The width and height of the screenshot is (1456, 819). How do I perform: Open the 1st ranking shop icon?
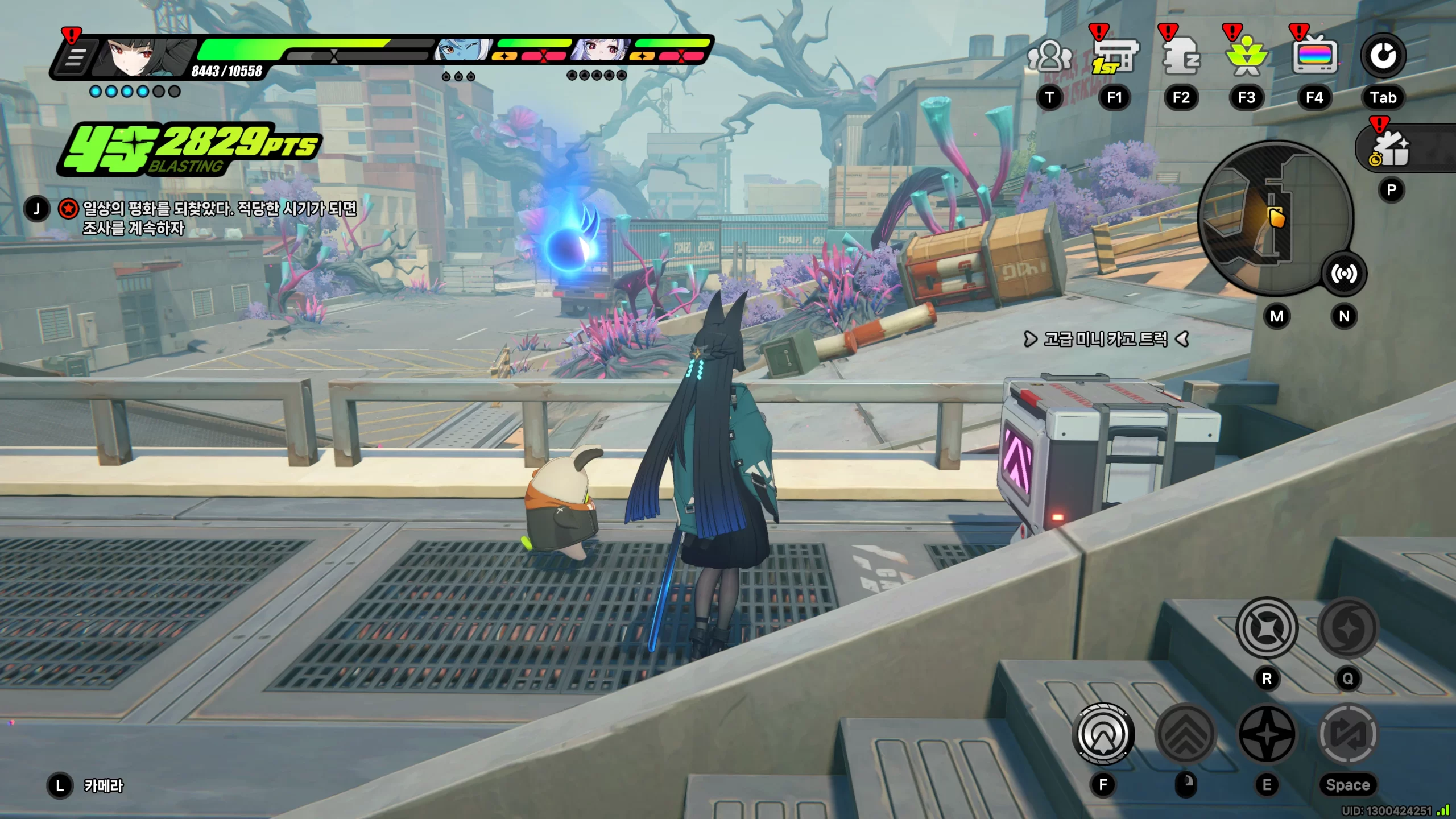tap(1115, 57)
